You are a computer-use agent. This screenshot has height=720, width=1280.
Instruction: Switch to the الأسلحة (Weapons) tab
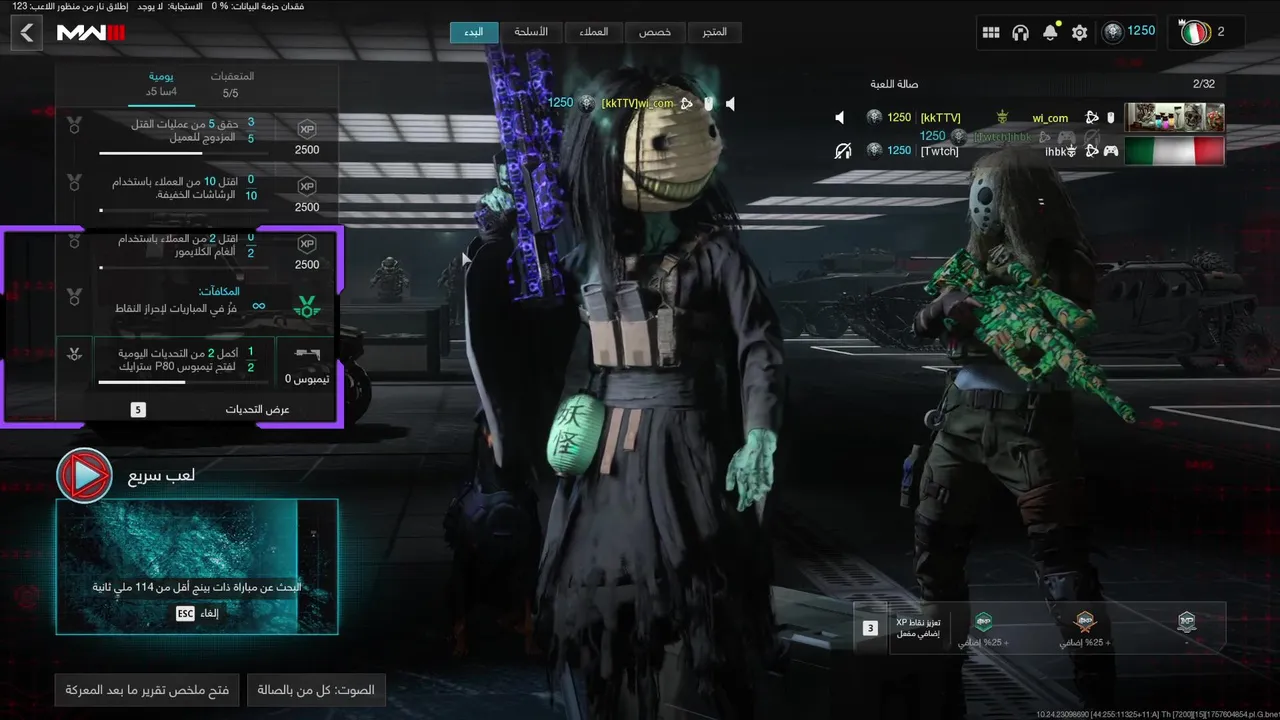coord(531,32)
